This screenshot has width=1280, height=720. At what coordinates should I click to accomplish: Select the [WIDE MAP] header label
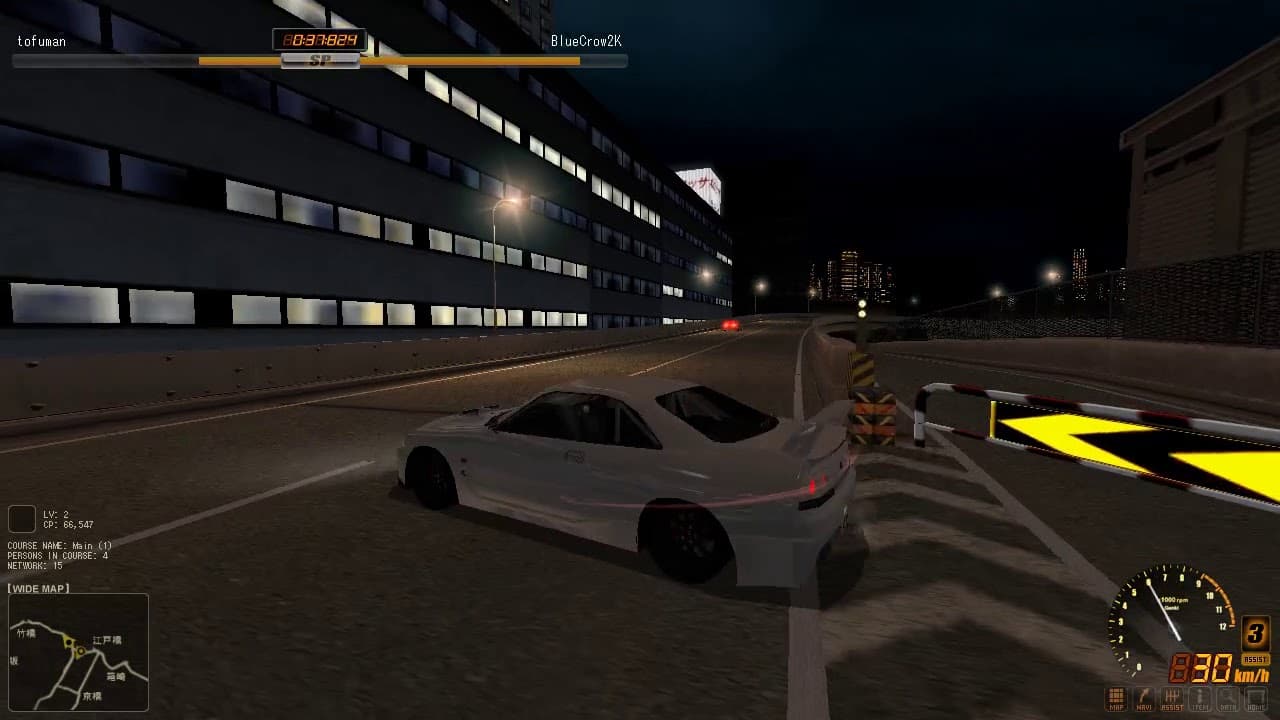tap(40, 588)
